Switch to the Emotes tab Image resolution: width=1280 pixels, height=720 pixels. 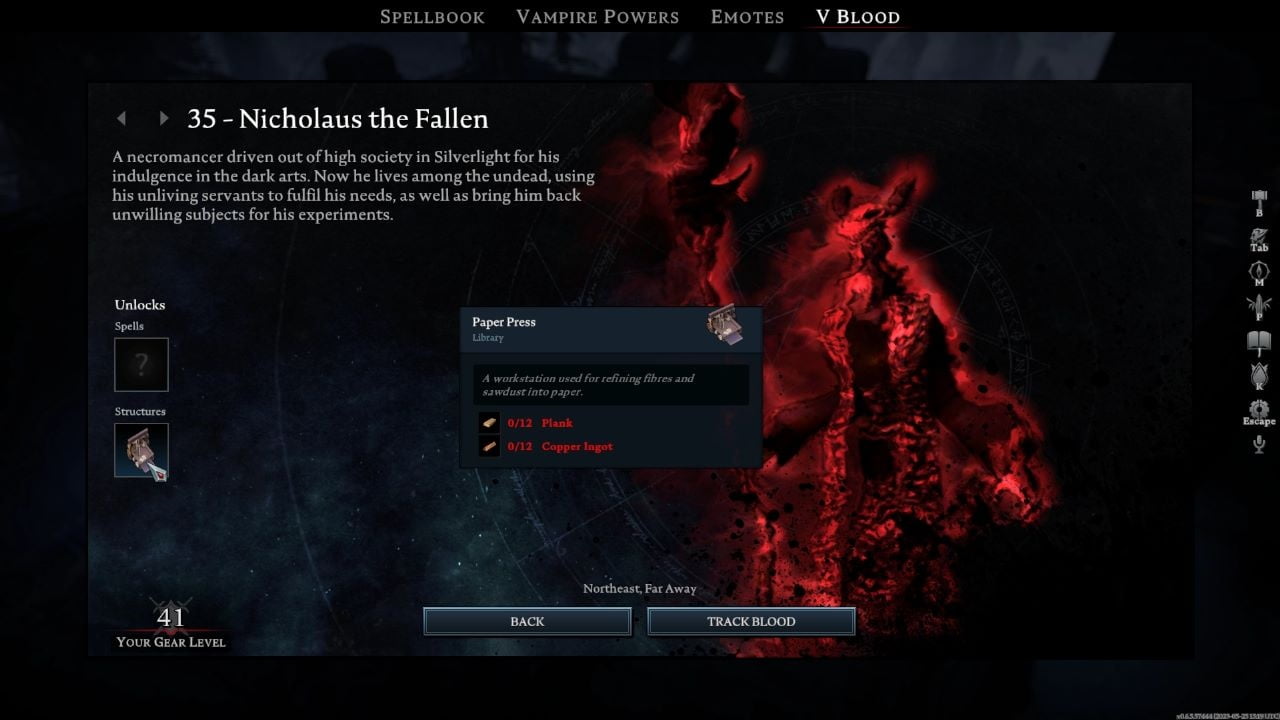coord(747,16)
